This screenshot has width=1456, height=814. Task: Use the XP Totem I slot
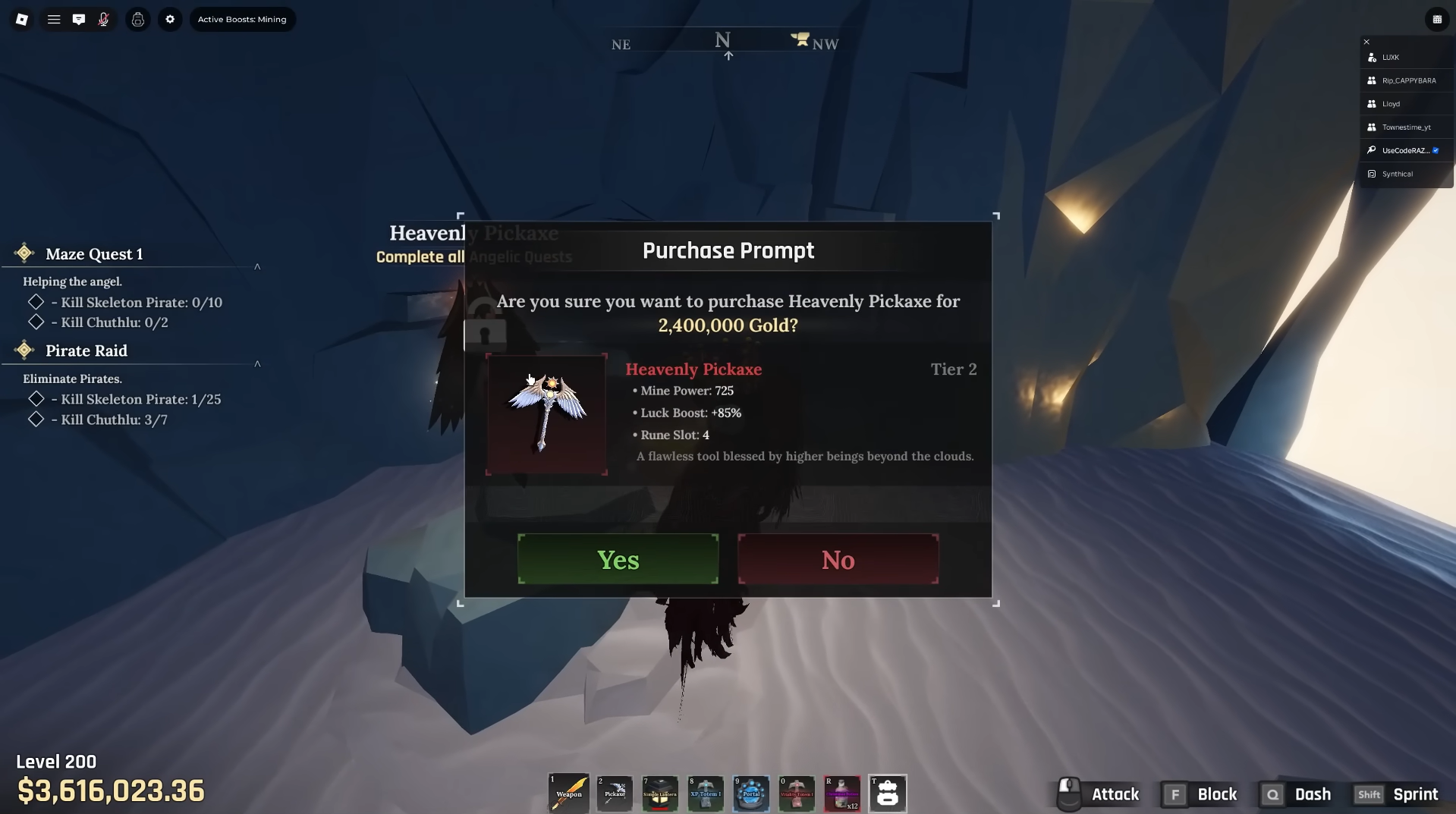(705, 793)
